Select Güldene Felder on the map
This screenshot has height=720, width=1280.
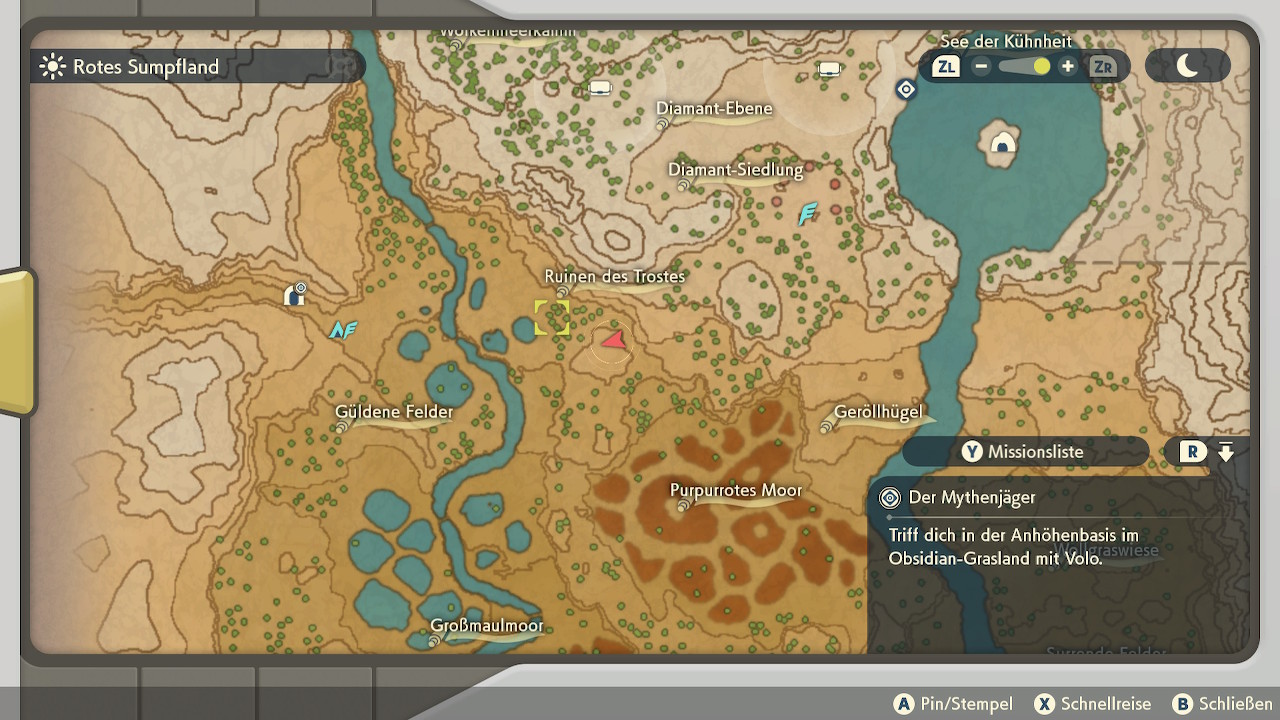[x=394, y=412]
